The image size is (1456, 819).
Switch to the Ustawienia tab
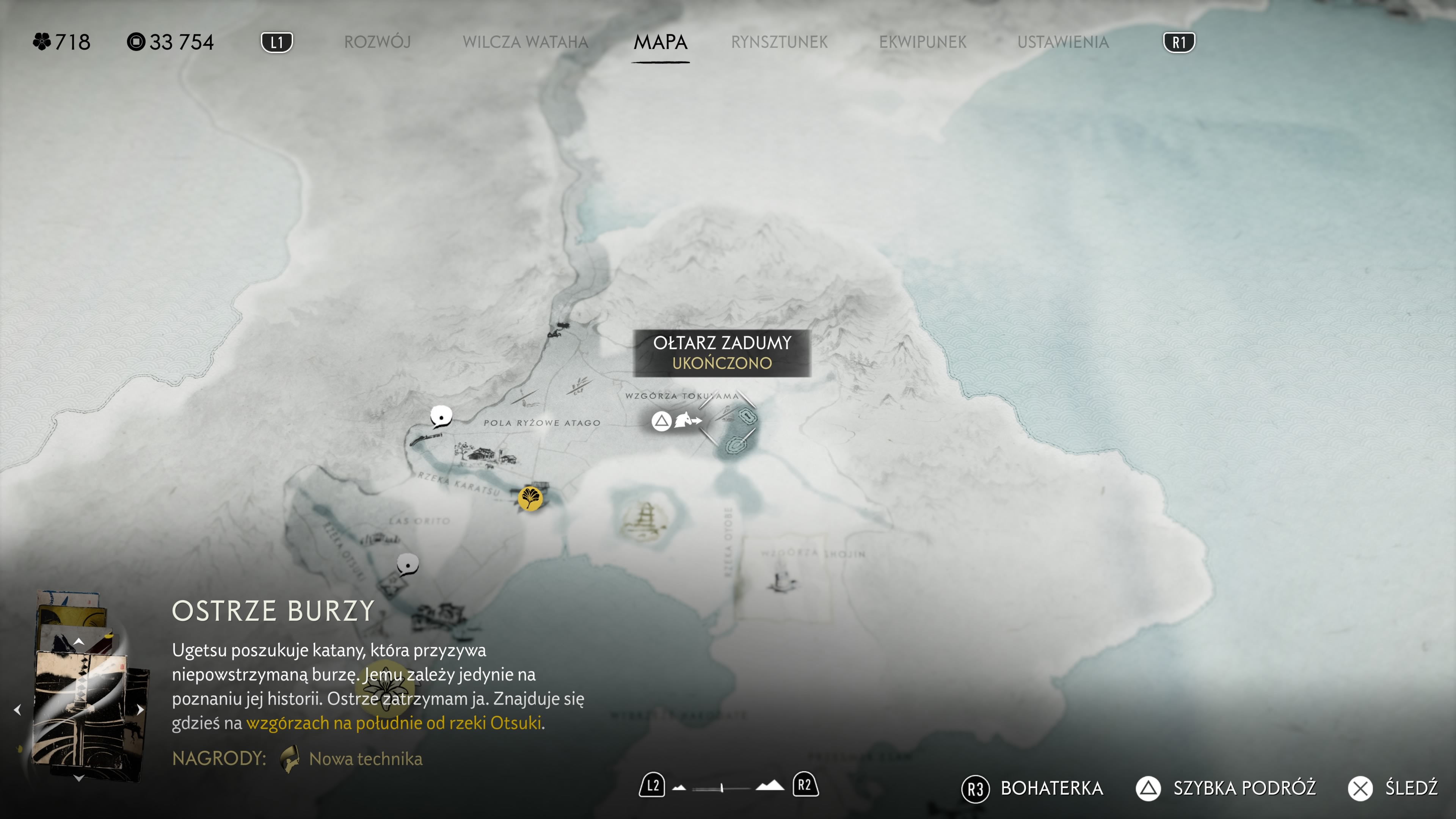pos(1062,42)
